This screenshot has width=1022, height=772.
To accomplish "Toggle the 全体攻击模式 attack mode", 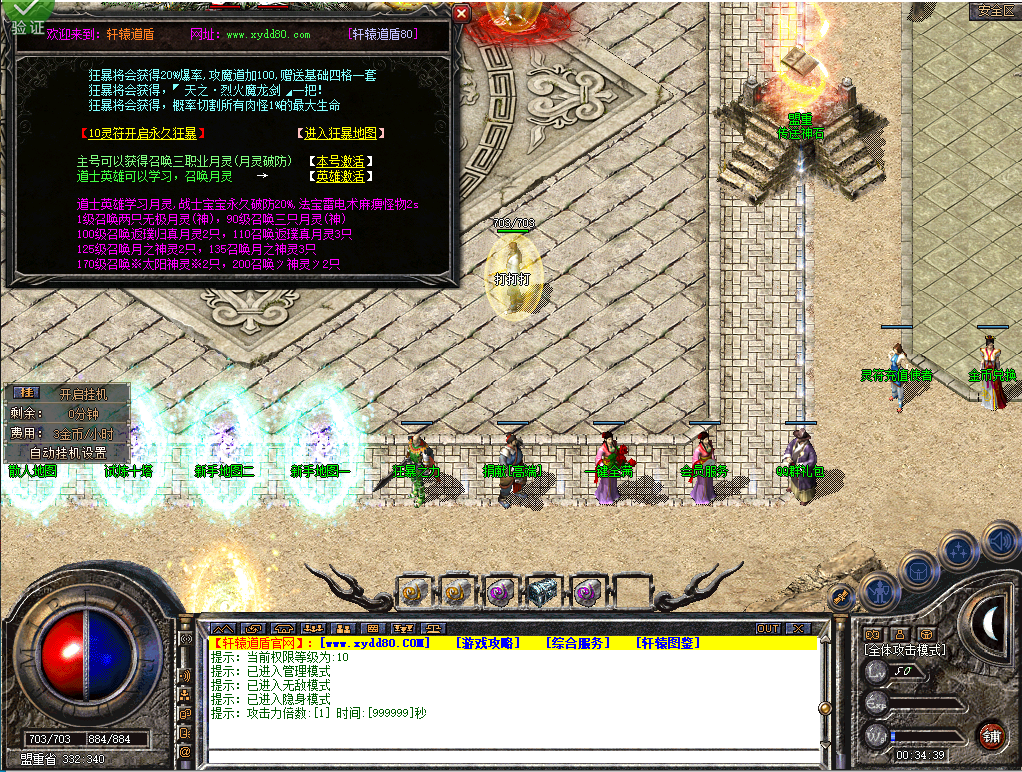I will pyautogui.click(x=905, y=650).
